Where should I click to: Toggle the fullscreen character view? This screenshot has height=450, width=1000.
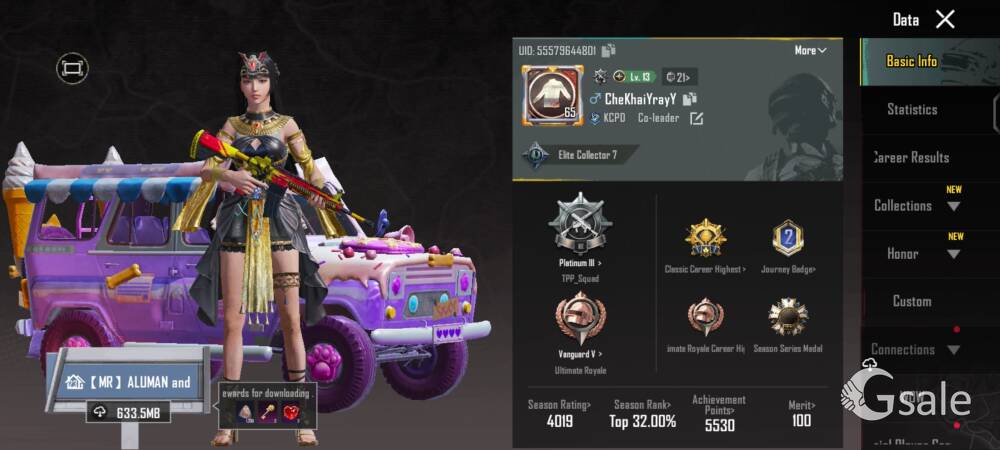coord(72,68)
